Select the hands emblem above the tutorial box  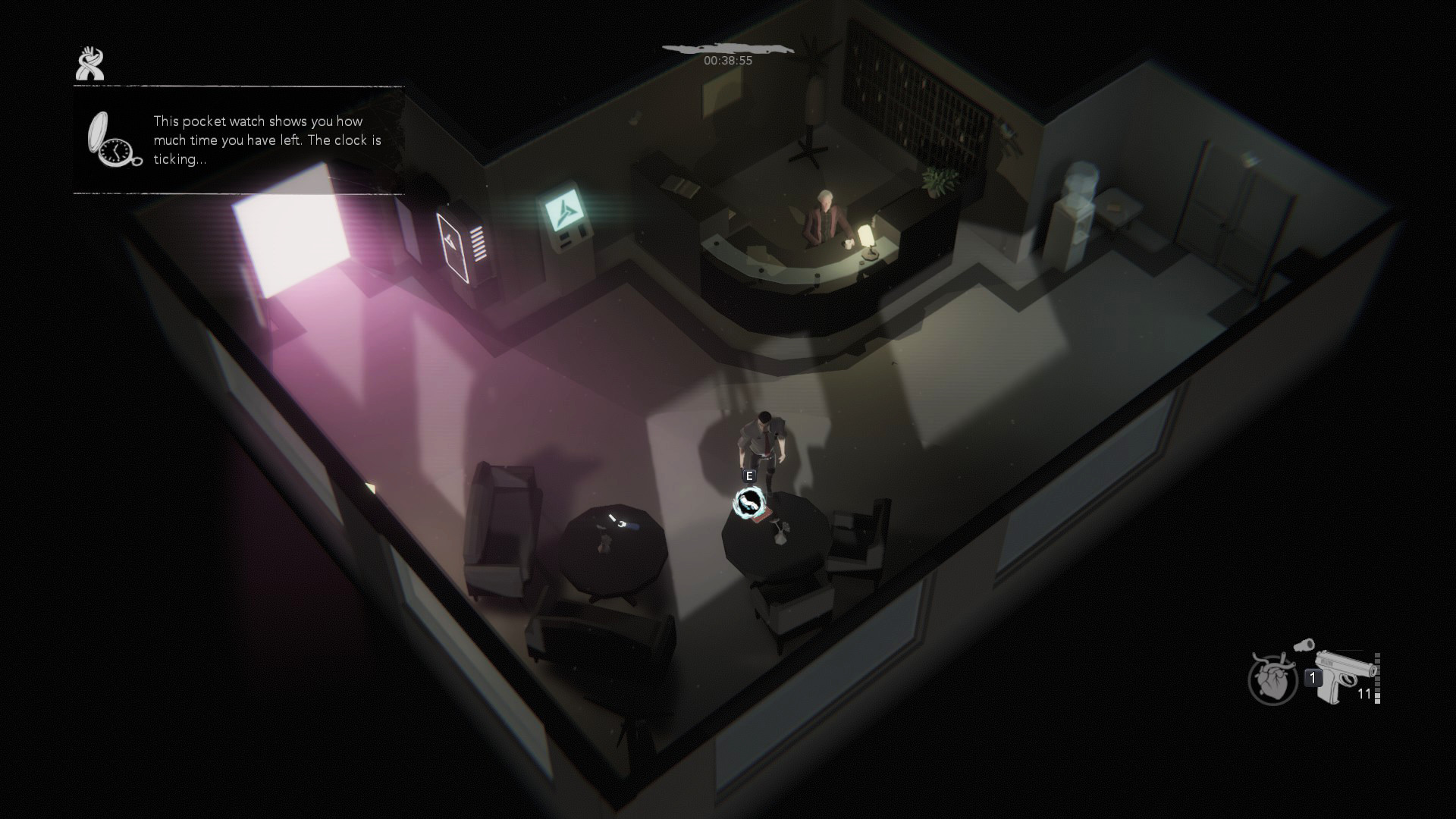pos(90,64)
